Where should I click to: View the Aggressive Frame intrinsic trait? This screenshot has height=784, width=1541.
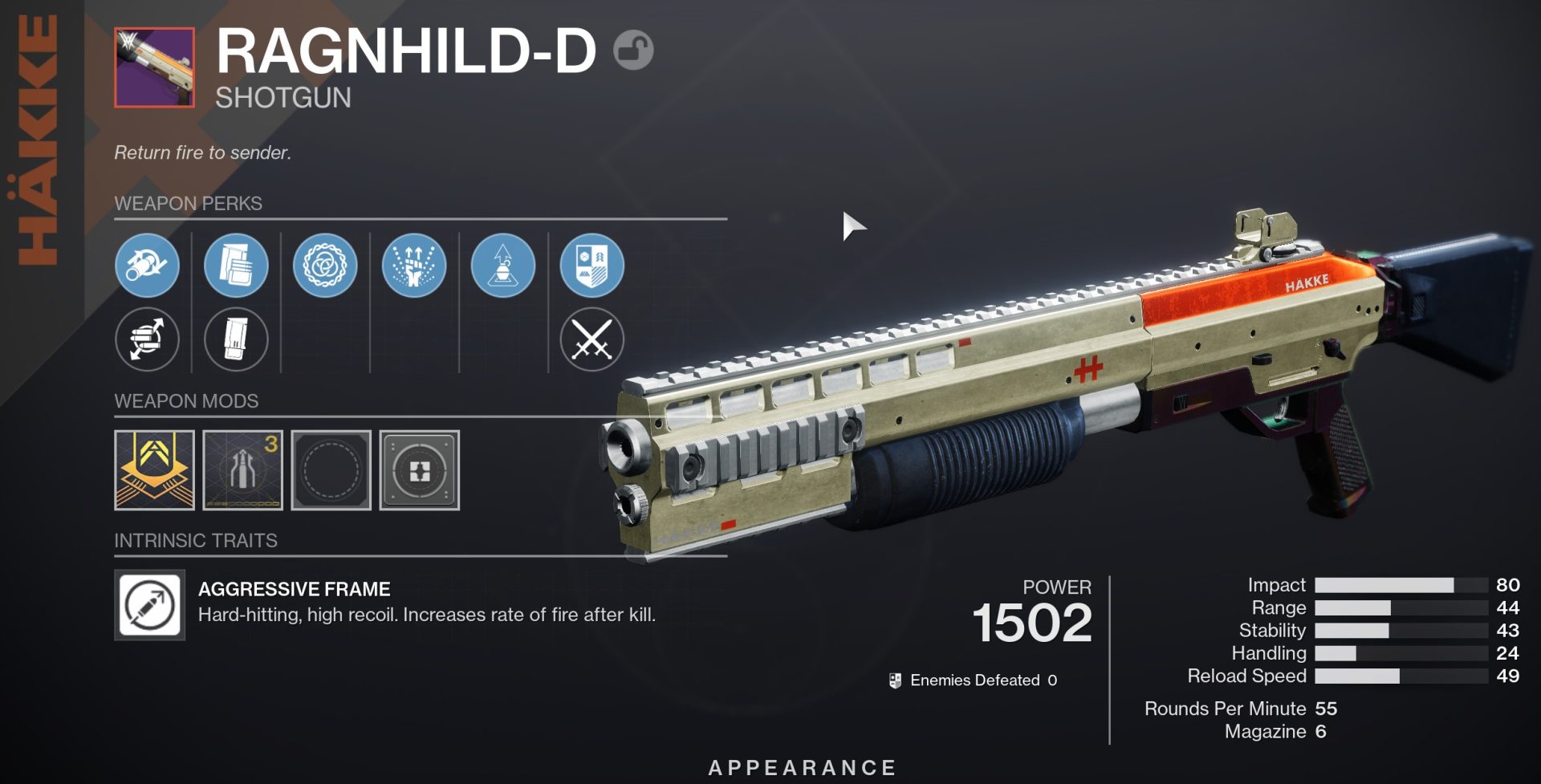coord(150,605)
